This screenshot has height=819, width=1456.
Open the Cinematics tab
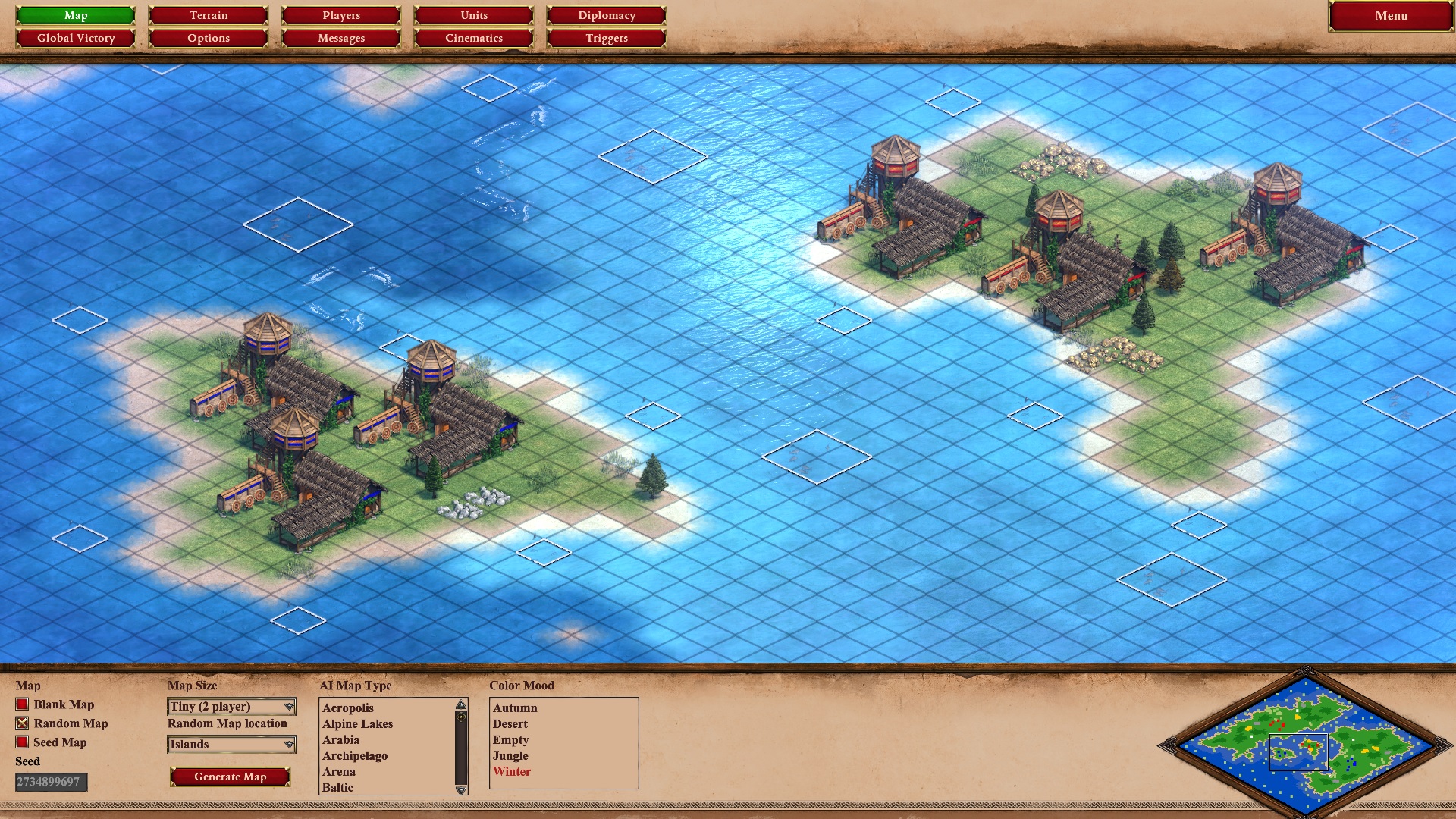click(472, 37)
